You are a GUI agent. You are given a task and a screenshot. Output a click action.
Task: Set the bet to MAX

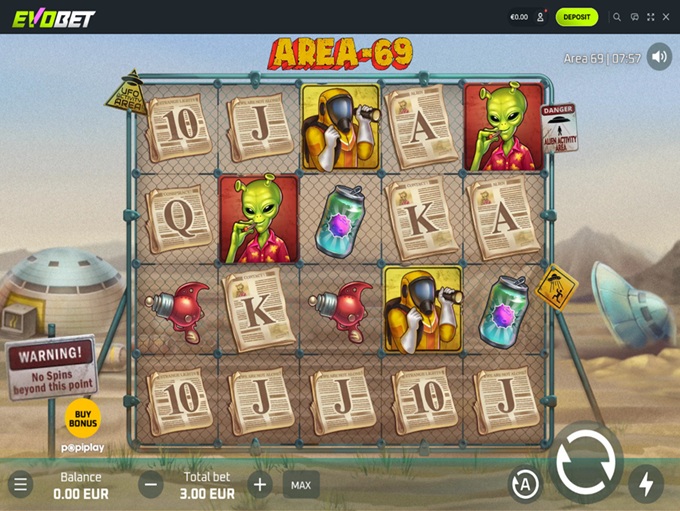pos(300,485)
